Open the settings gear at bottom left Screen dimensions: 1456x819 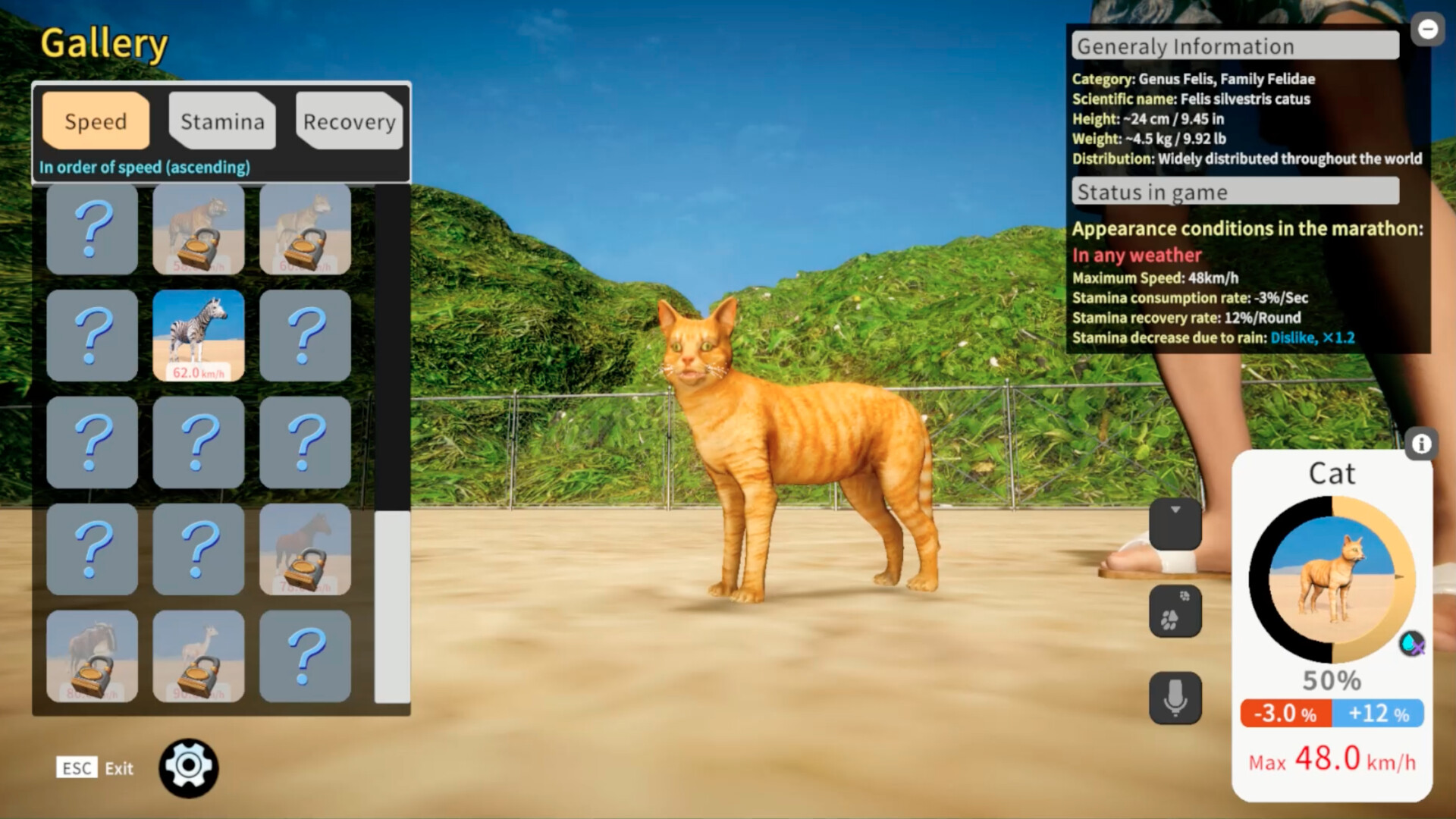[x=190, y=767]
